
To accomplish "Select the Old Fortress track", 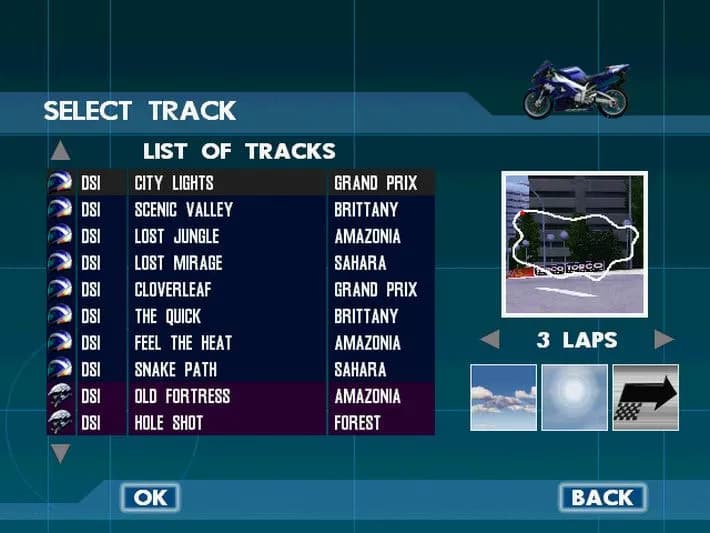I will click(240, 396).
